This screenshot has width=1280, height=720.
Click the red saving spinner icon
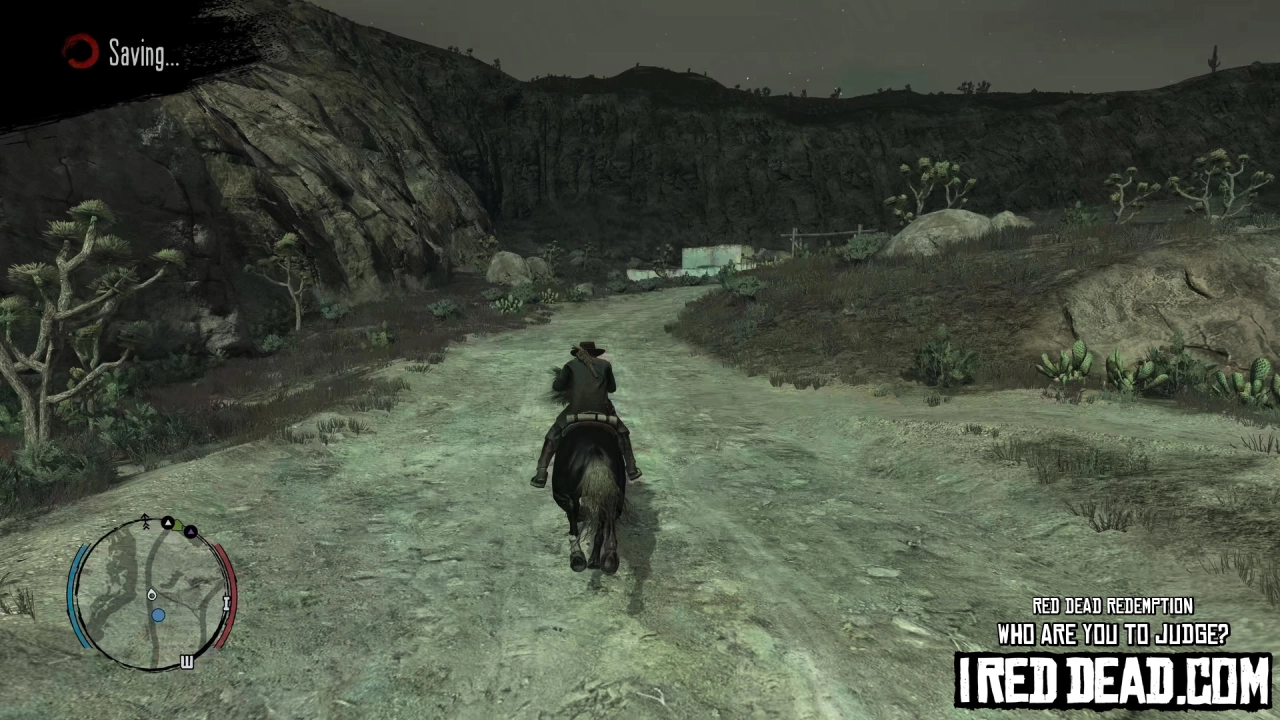(80, 53)
